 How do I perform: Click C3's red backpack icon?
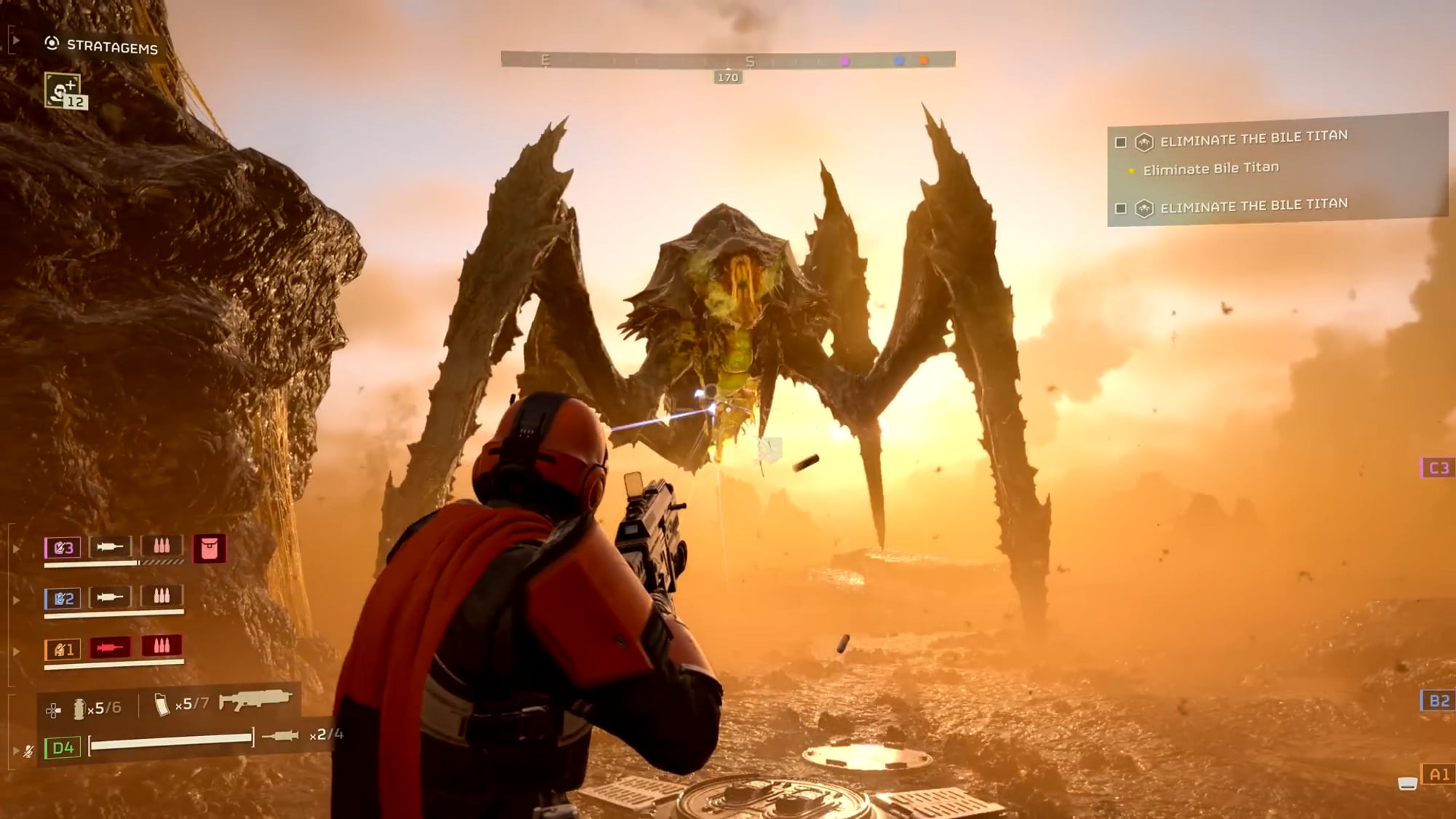[209, 548]
